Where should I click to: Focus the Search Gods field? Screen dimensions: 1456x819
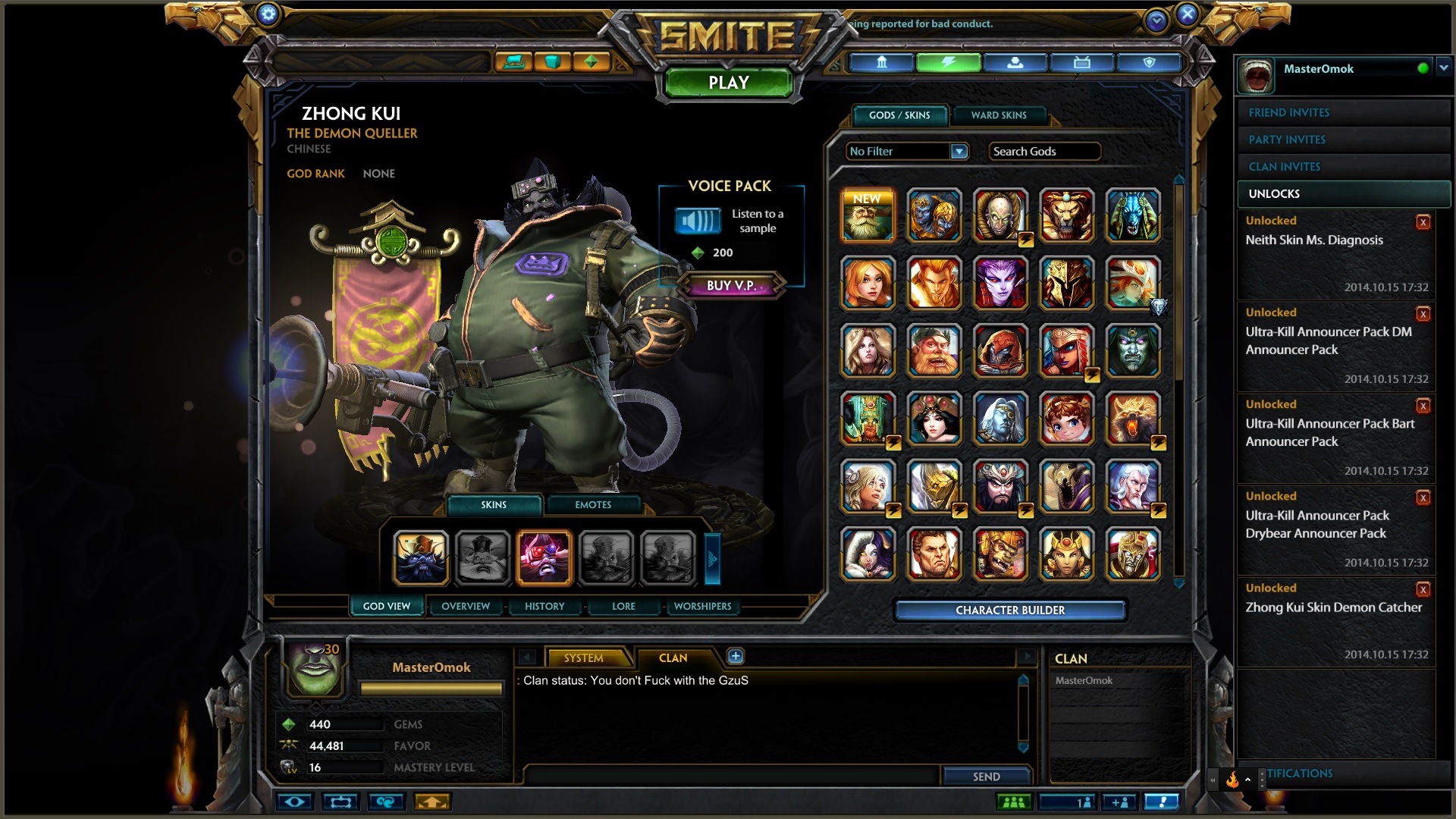point(1044,152)
